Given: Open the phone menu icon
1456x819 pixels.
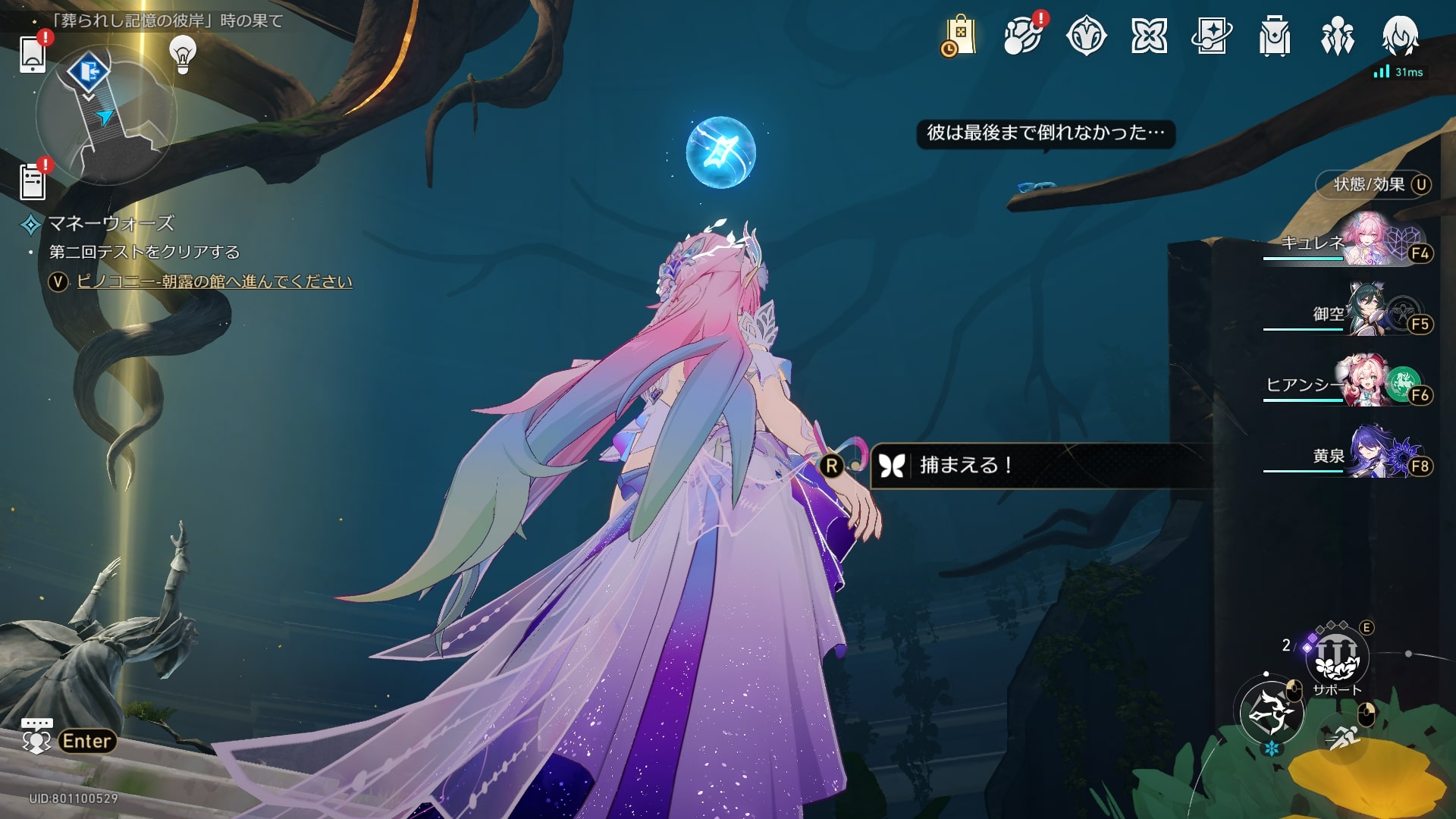Looking at the screenshot, I should click(33, 54).
